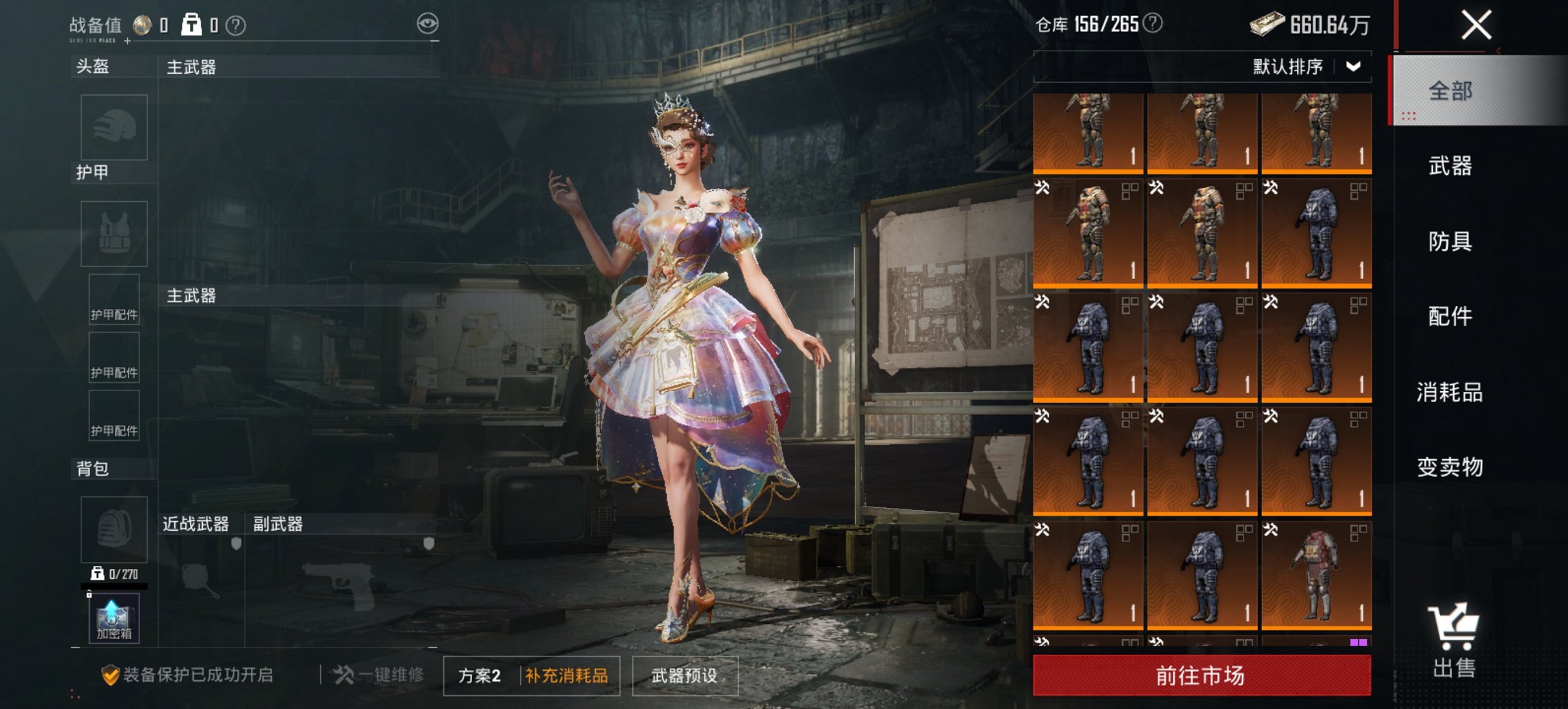The width and height of the screenshot is (1568, 709).
Task: Select the empty helmet equipment slot
Action: click(x=114, y=128)
